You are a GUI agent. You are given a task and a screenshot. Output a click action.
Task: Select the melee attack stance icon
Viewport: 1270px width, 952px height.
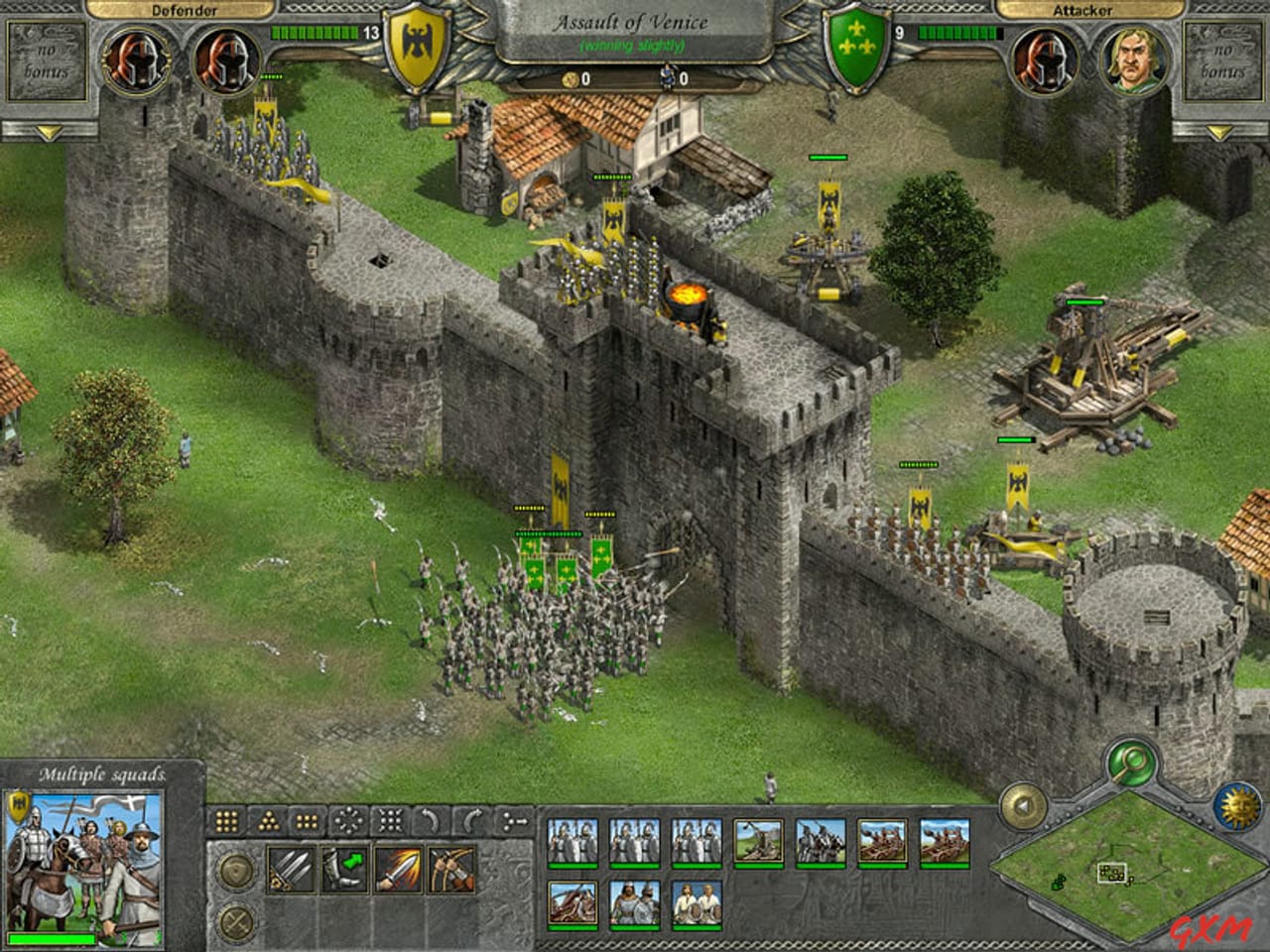click(x=289, y=868)
